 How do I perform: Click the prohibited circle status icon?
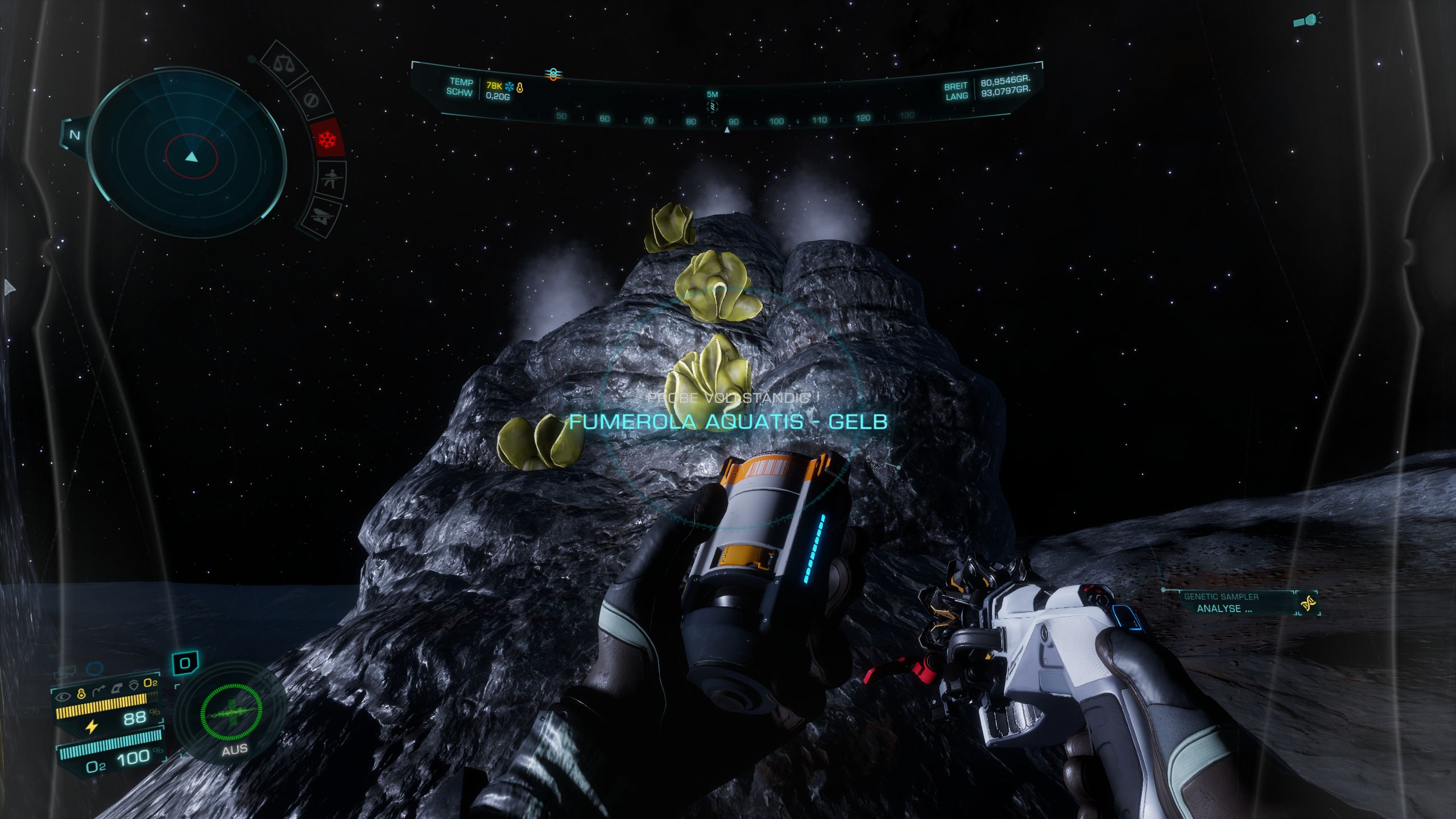click(310, 101)
